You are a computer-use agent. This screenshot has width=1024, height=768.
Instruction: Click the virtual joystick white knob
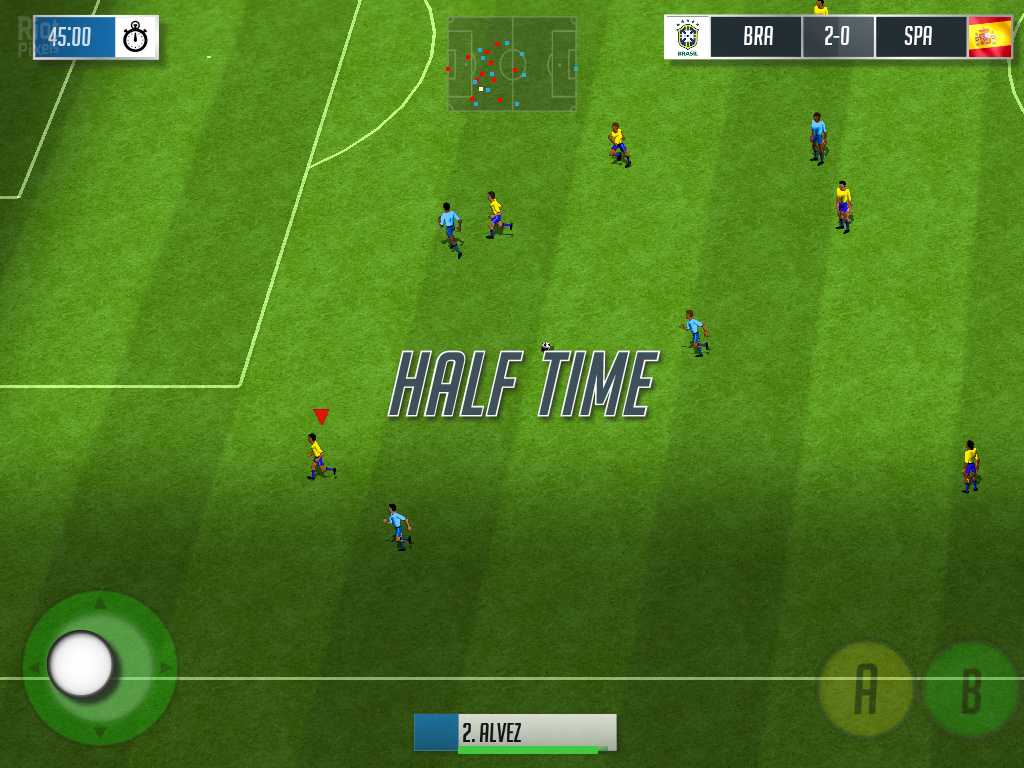(x=81, y=664)
